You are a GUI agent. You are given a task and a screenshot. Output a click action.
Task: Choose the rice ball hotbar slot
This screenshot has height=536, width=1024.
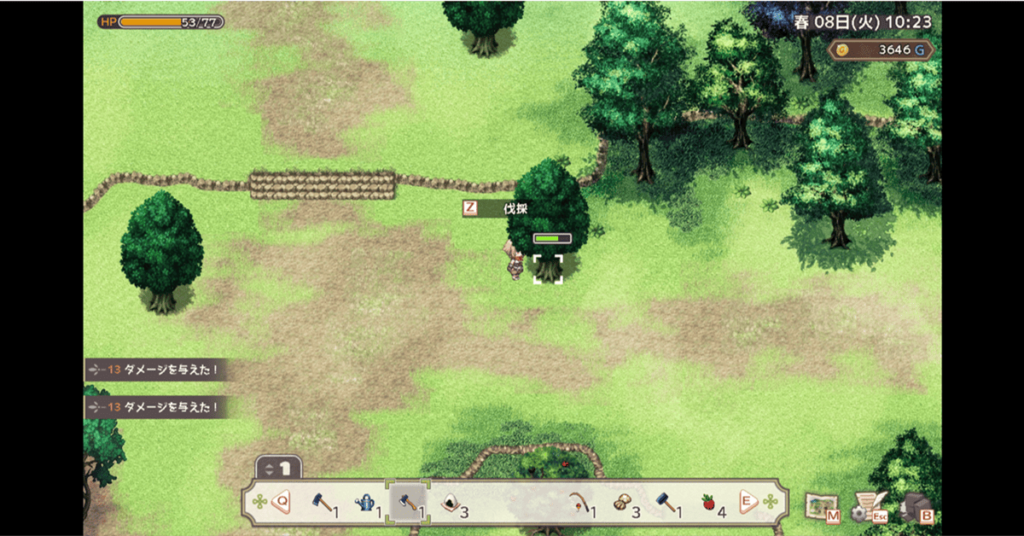[x=451, y=503]
